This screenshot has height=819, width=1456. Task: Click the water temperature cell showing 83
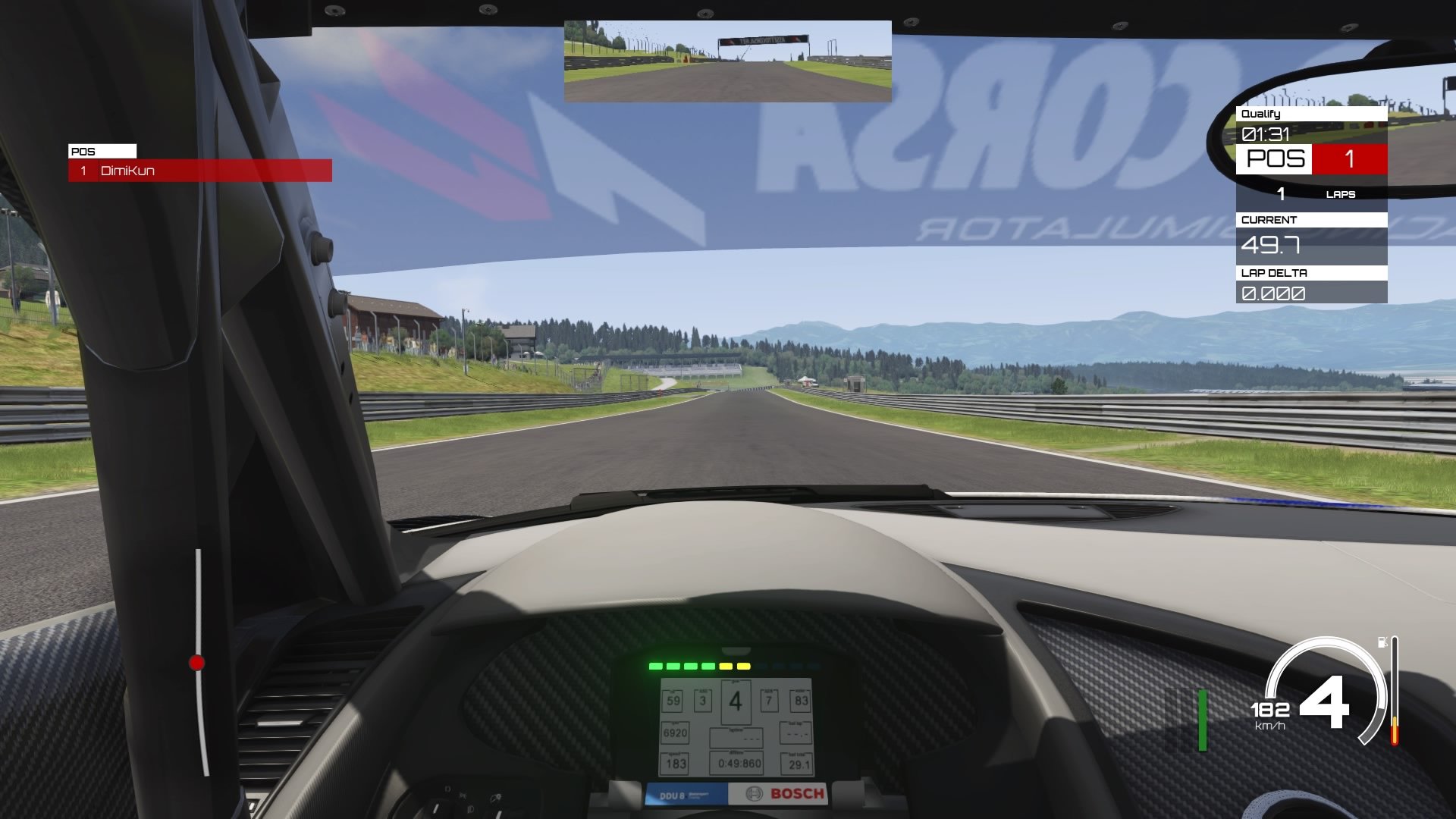[801, 702]
